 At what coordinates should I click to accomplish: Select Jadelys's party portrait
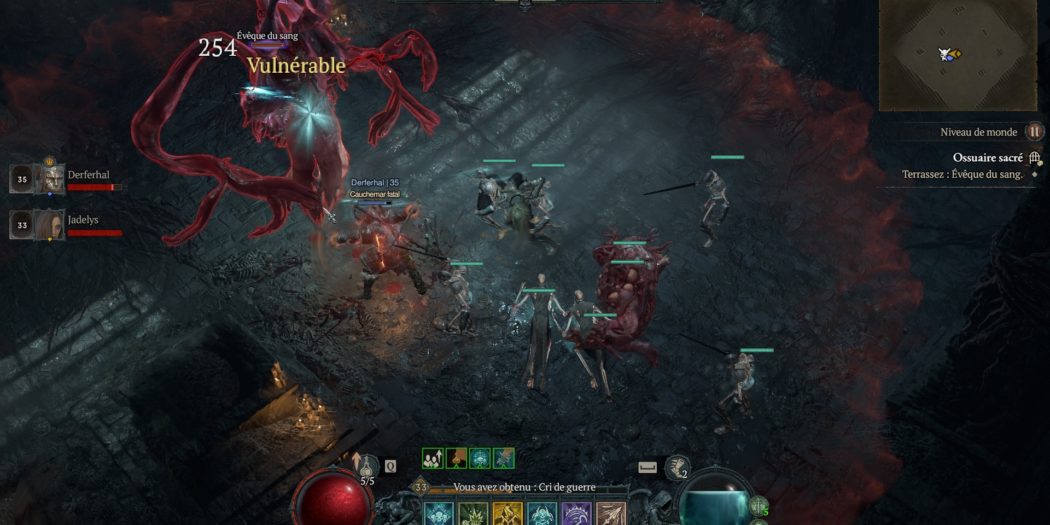51,224
